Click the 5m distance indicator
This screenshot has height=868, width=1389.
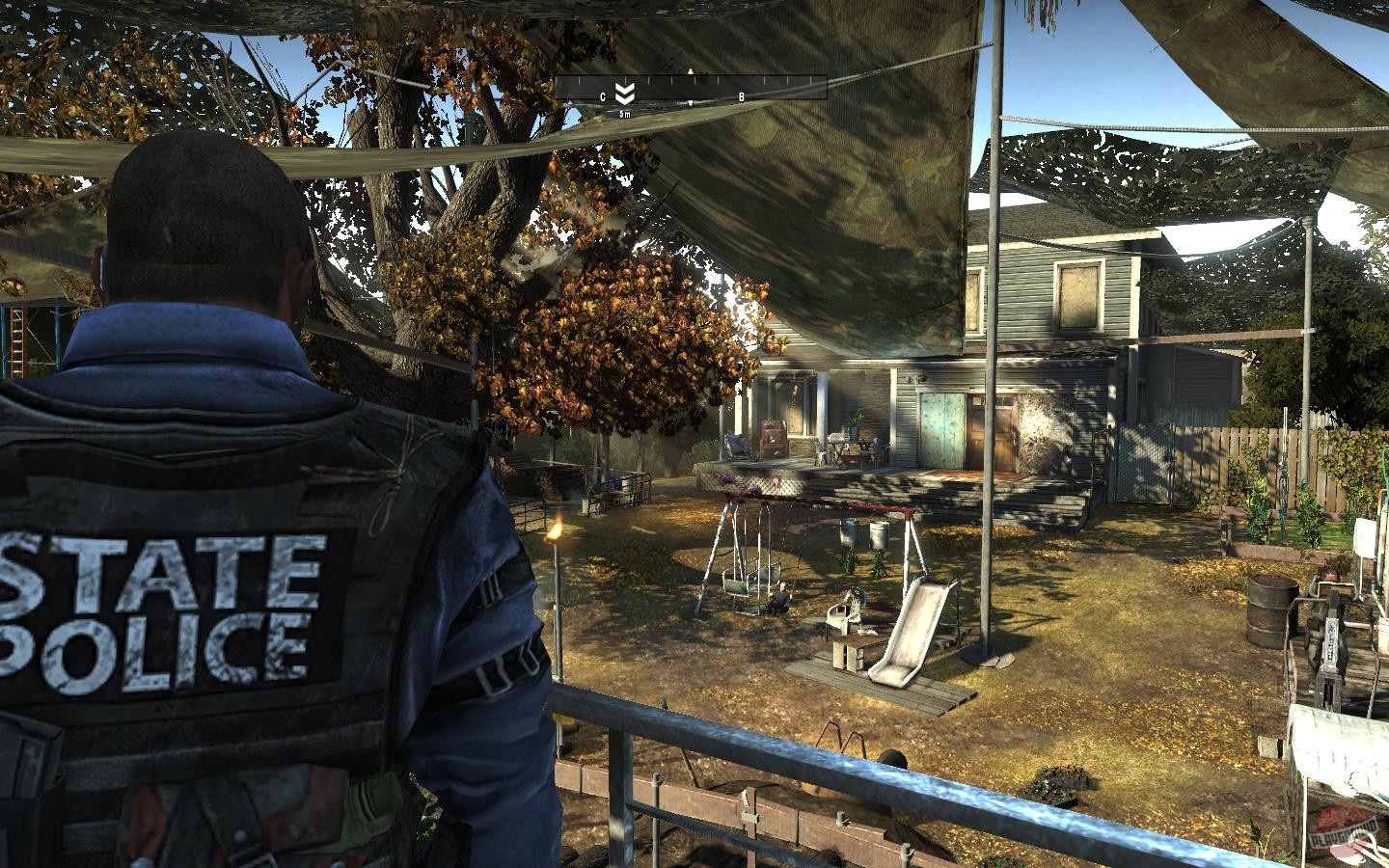click(624, 112)
